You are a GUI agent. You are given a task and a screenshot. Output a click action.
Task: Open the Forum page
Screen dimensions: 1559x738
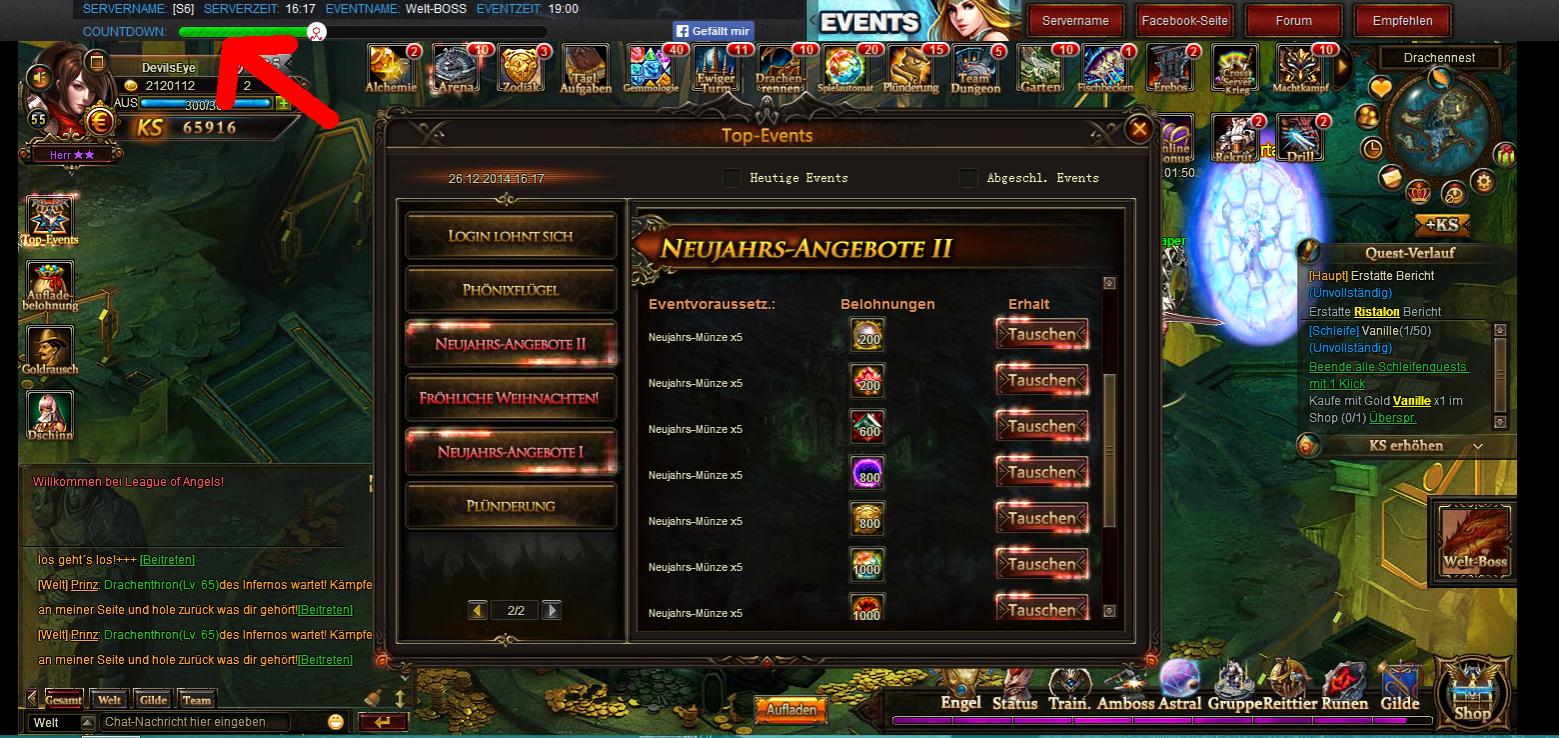click(x=1293, y=20)
